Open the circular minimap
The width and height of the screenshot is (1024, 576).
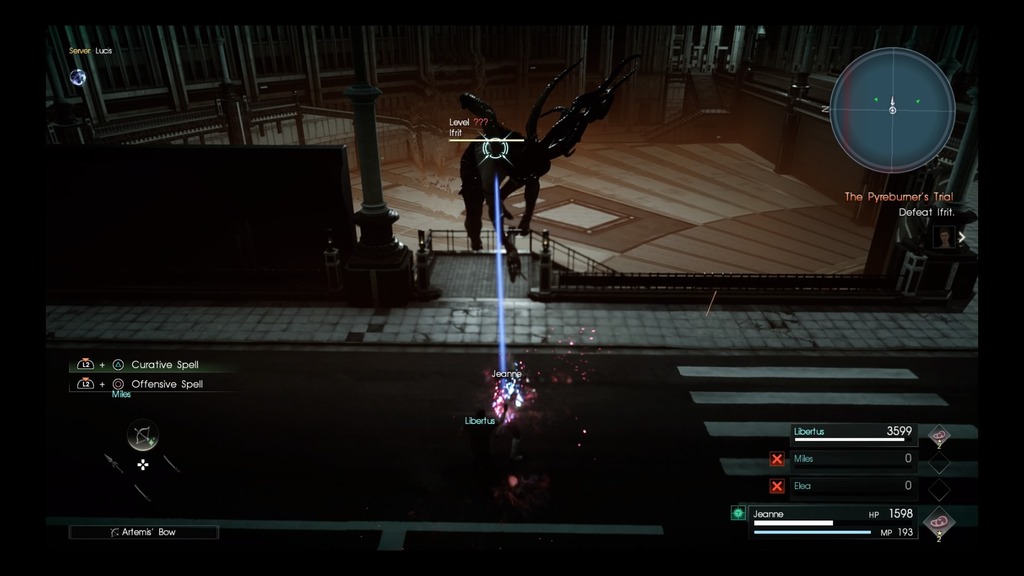click(x=892, y=110)
